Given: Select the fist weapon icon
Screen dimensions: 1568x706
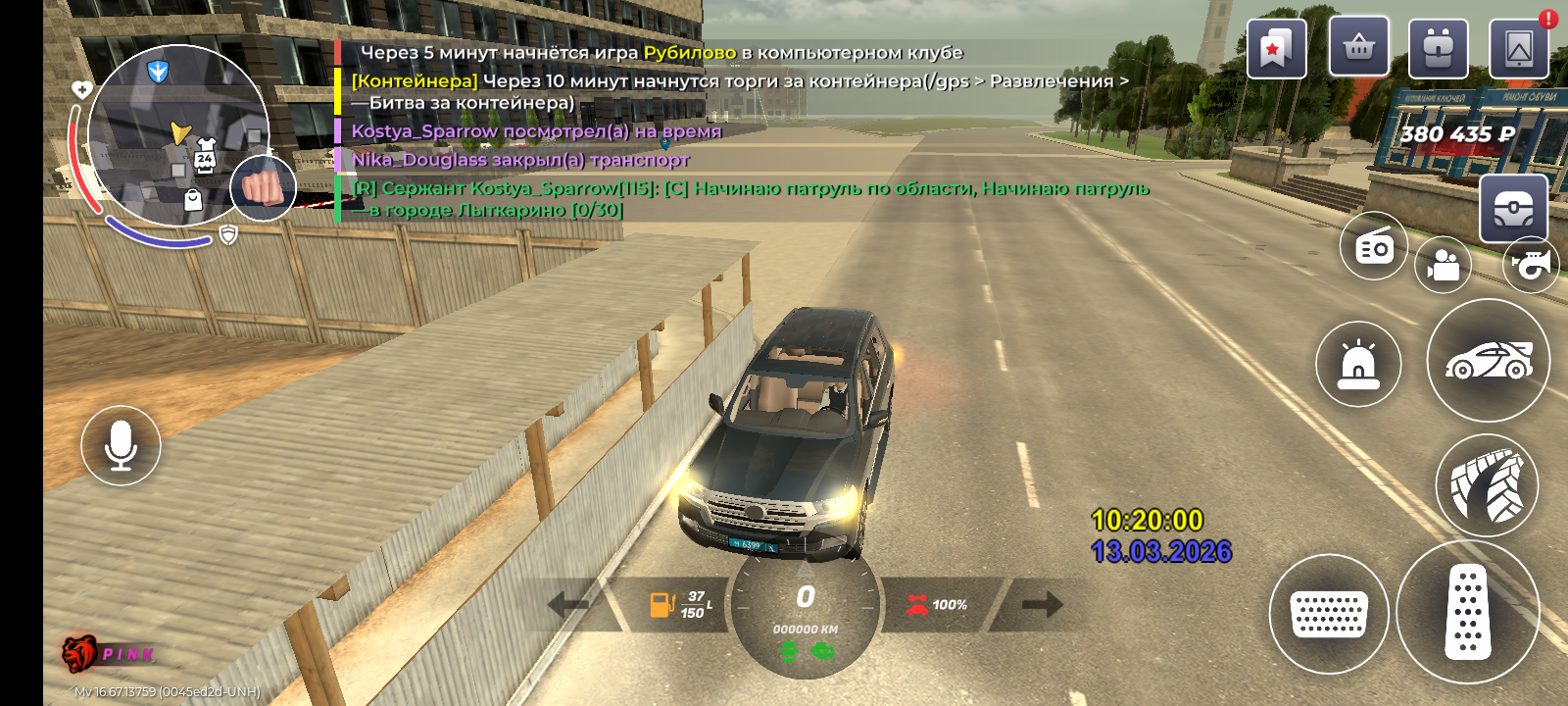Looking at the screenshot, I should pos(263,186).
